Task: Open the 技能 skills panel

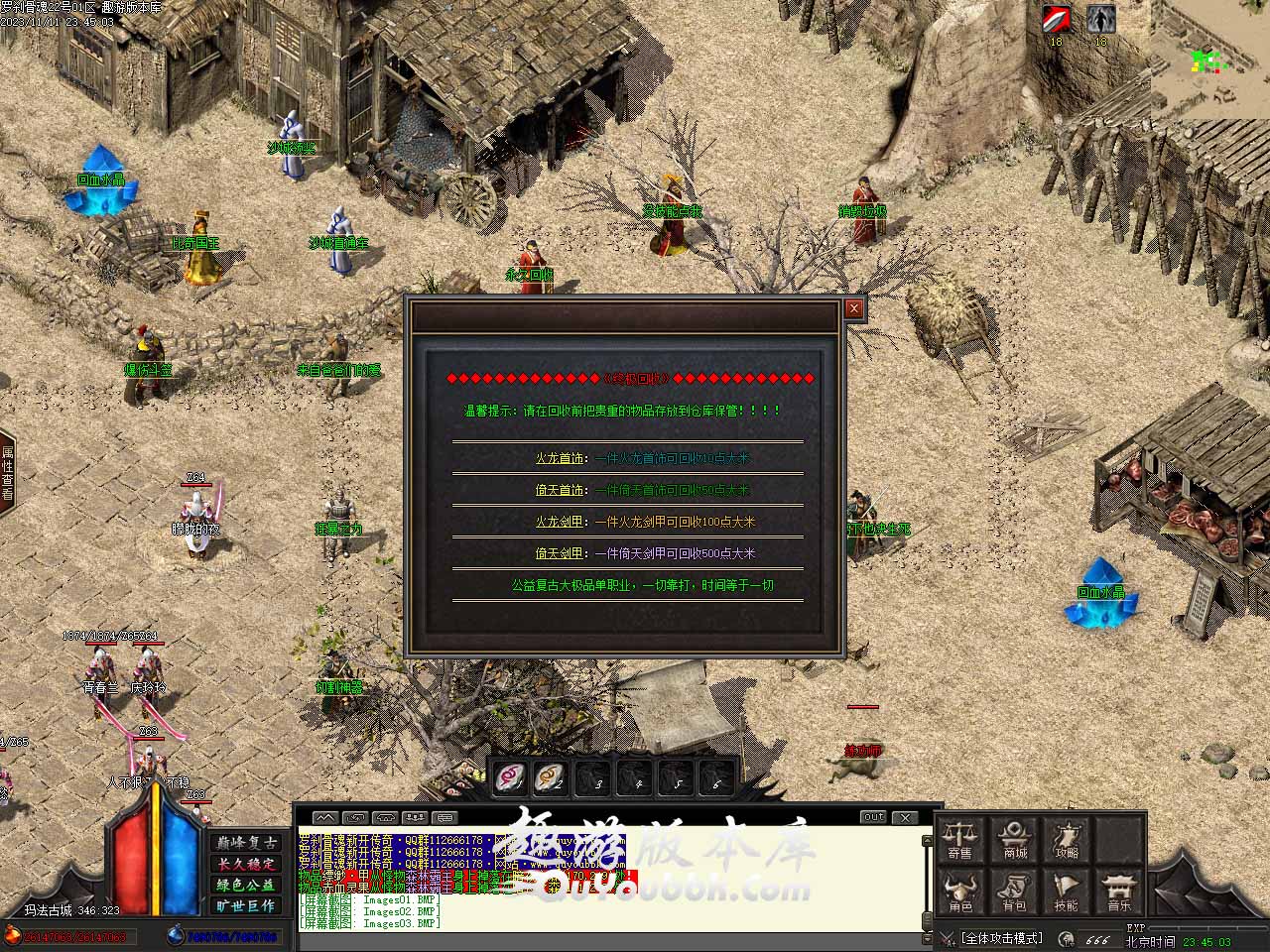Action: pos(1067,892)
